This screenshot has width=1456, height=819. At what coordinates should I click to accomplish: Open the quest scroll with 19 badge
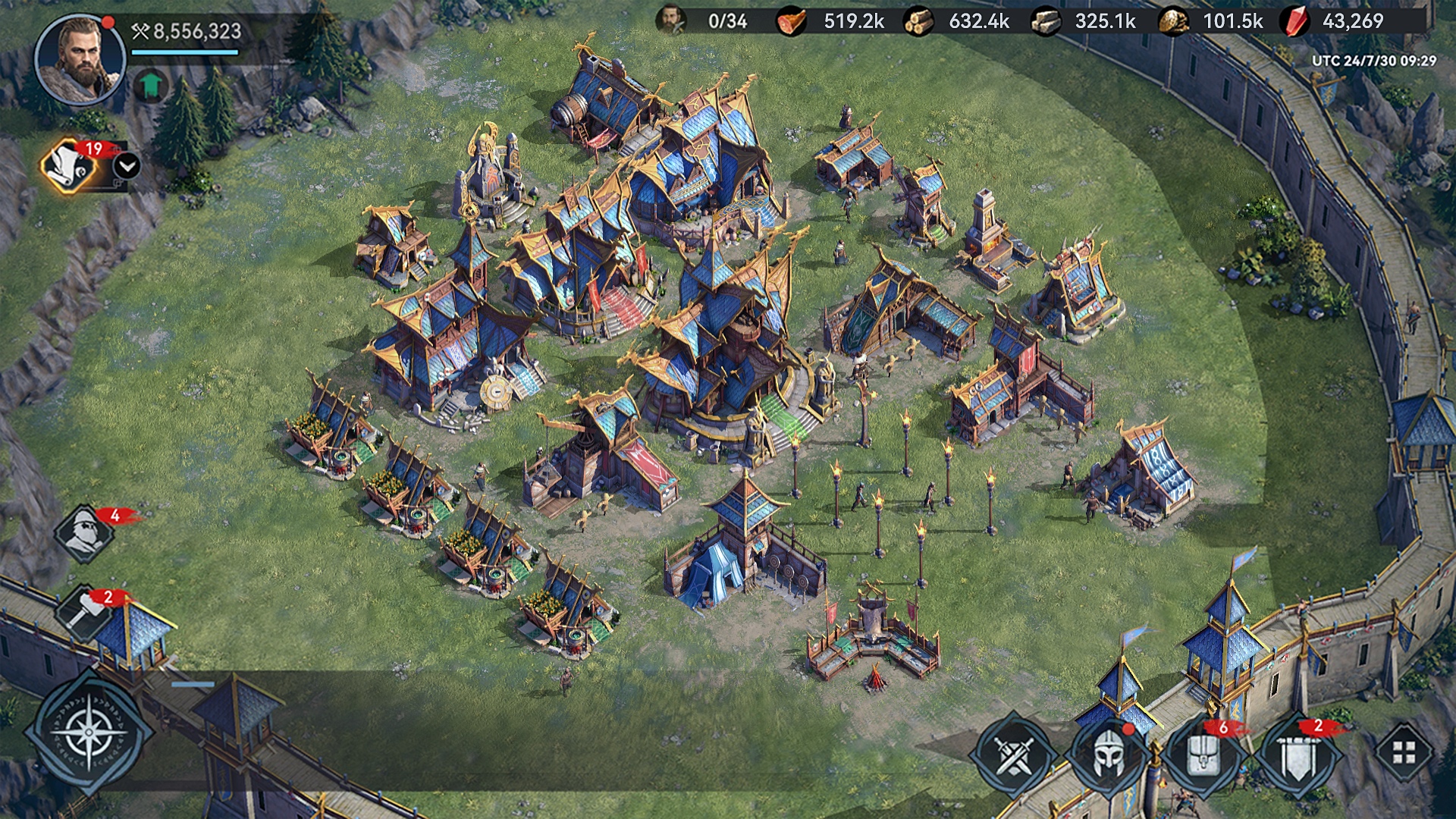pos(70,167)
